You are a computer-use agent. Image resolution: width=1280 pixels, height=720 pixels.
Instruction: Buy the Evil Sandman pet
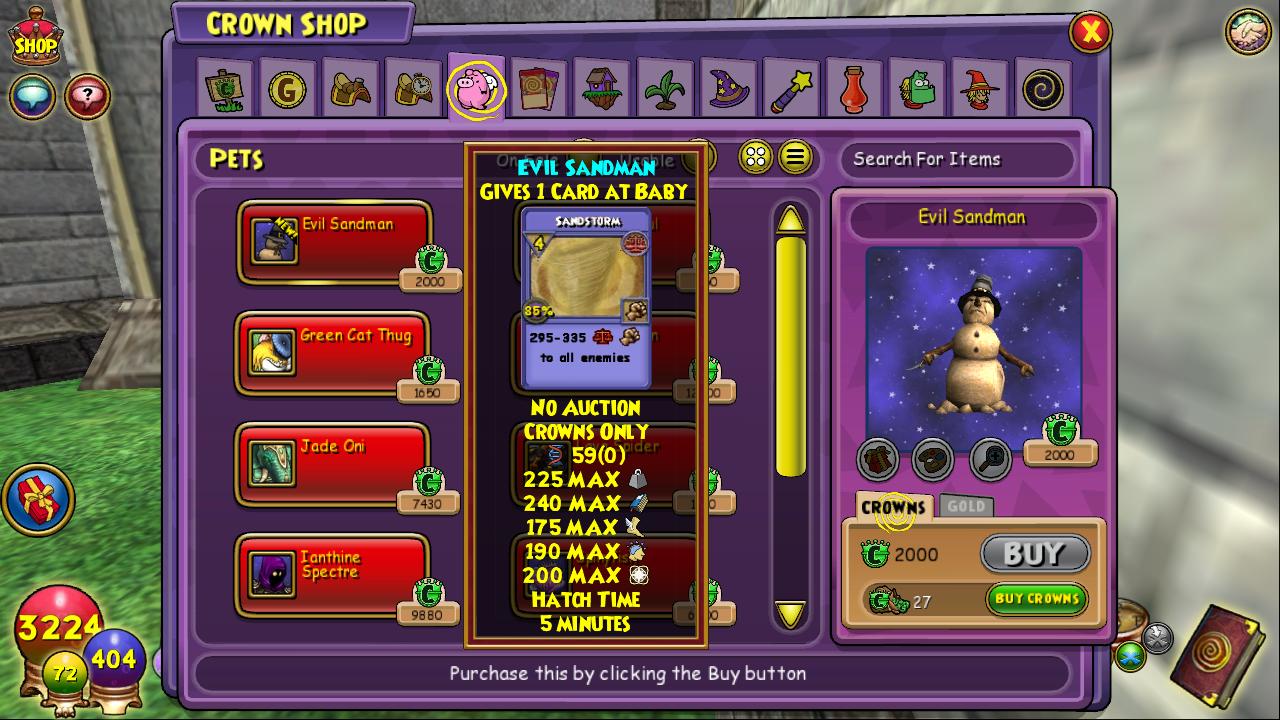(1035, 553)
